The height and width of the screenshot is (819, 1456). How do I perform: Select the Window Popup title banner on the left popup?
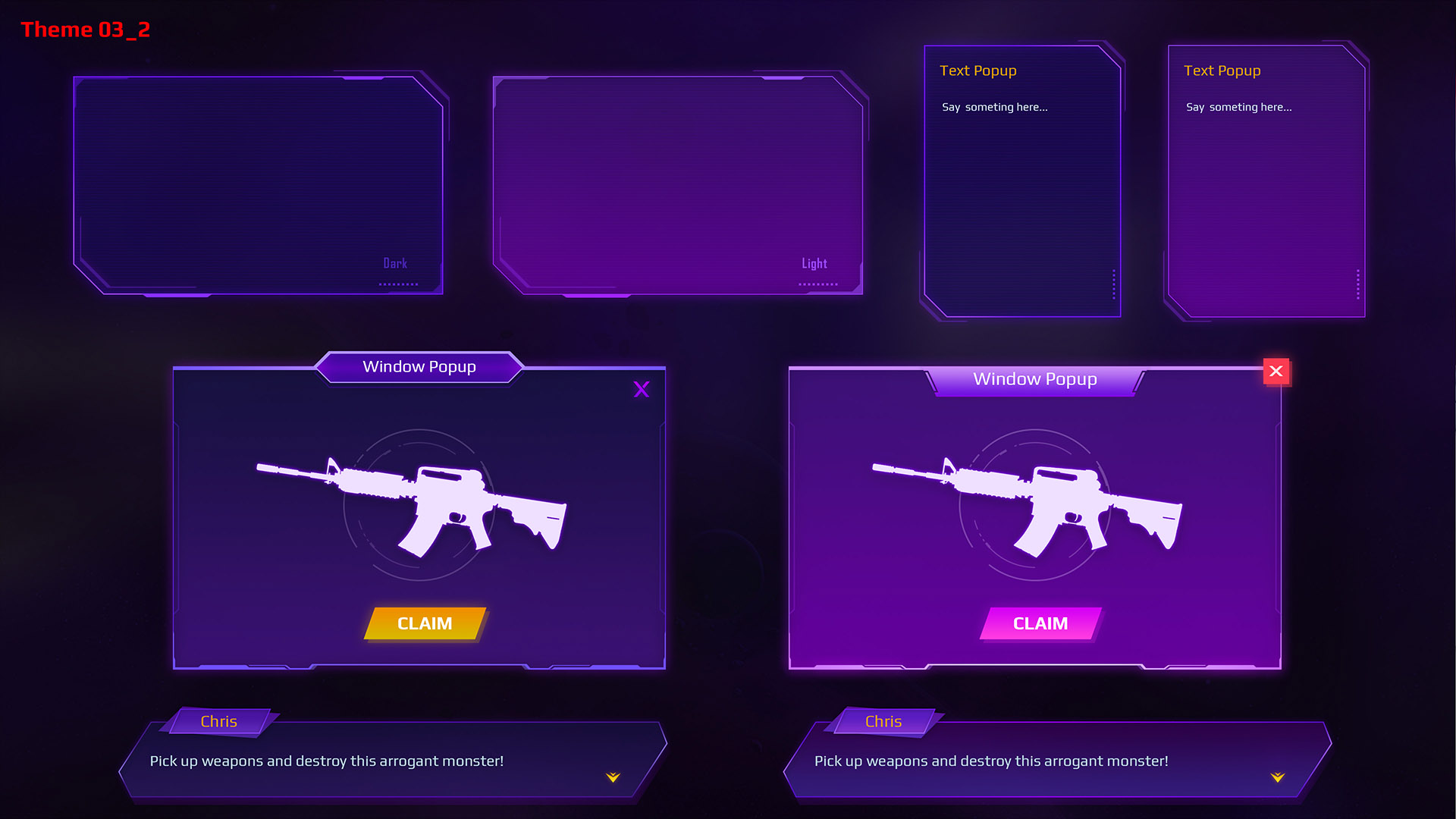419,367
